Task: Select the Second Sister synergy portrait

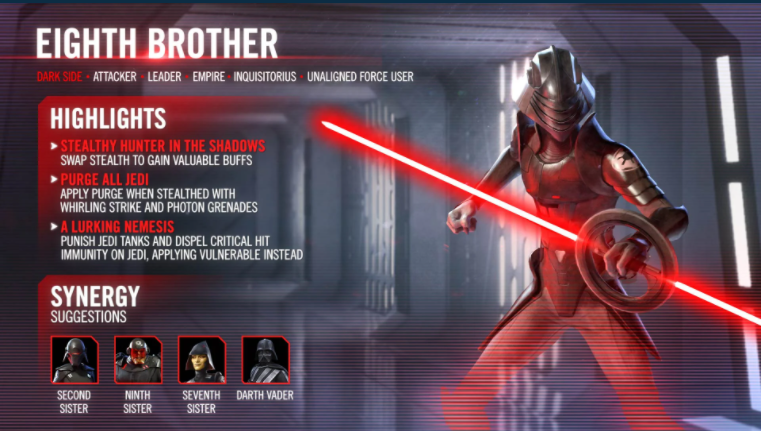Action: [74, 360]
